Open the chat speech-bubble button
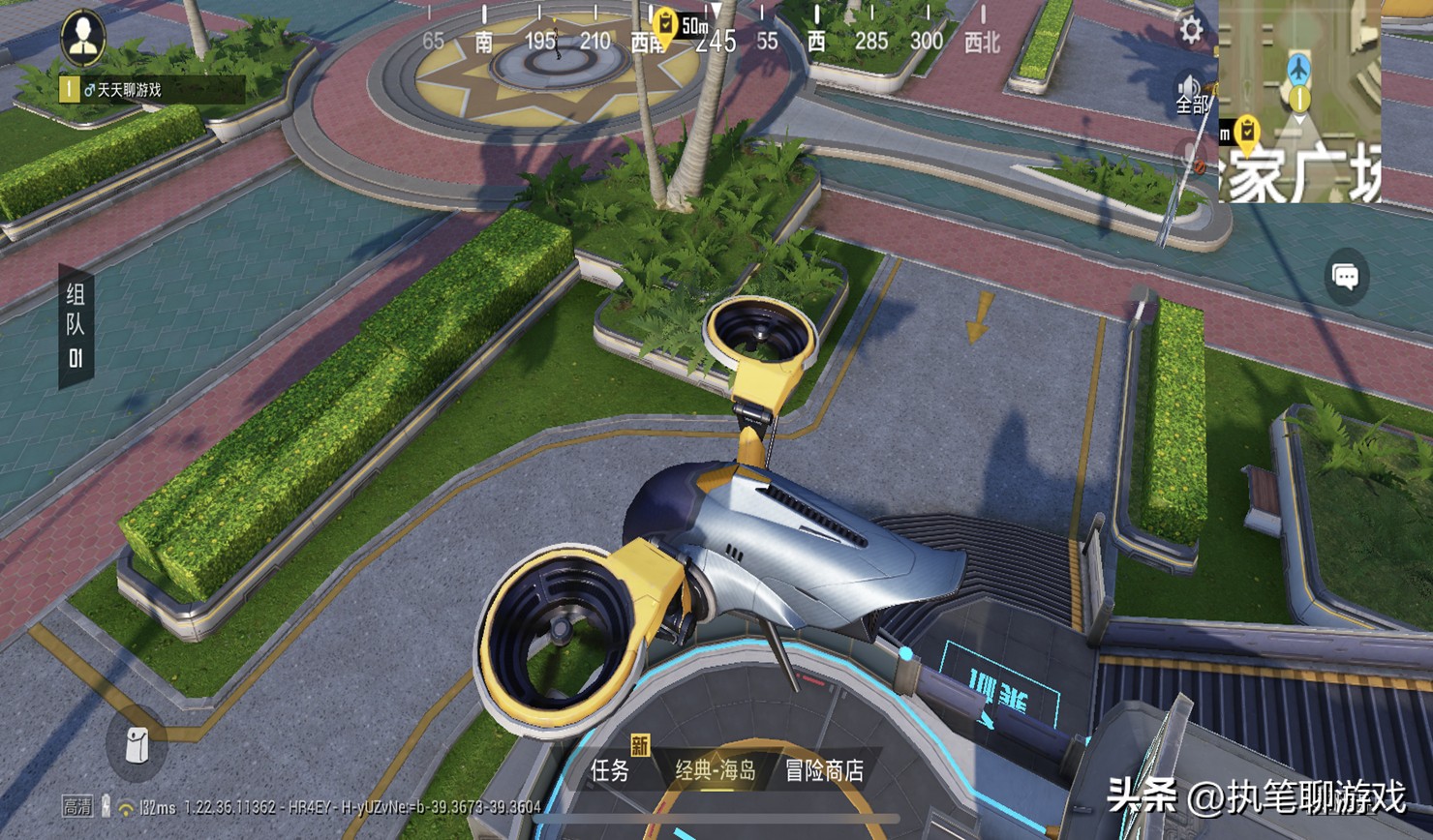1433x840 pixels. click(1346, 278)
